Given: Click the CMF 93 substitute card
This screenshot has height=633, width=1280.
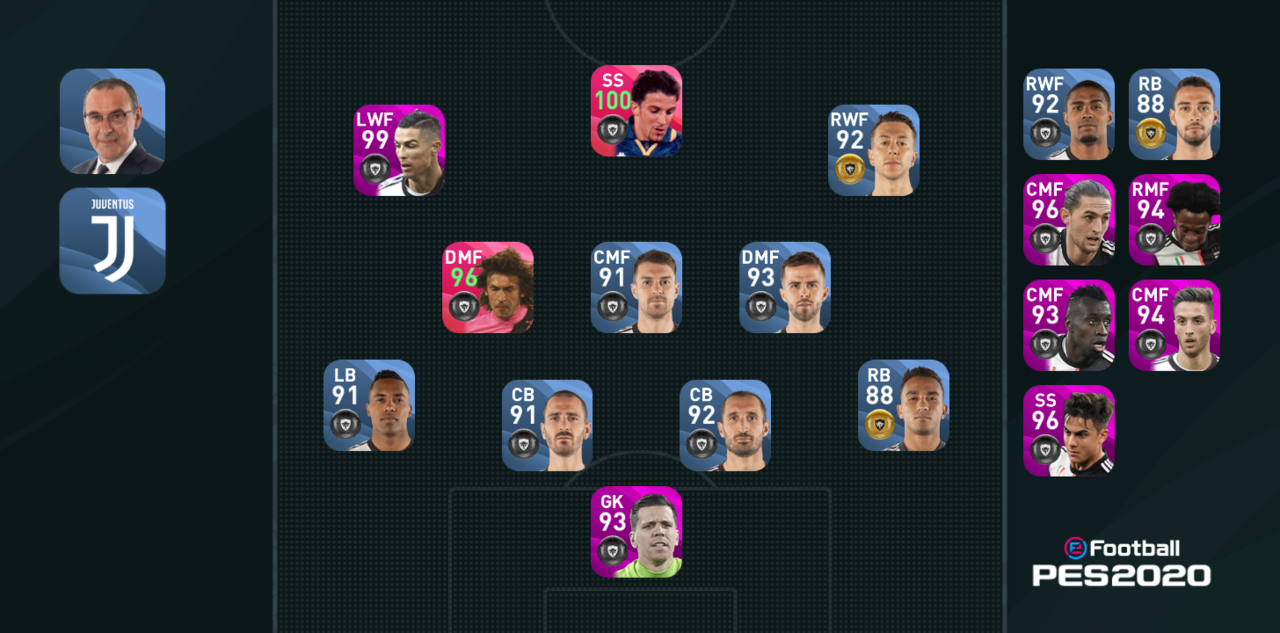Looking at the screenshot, I should pyautogui.click(x=1068, y=325).
